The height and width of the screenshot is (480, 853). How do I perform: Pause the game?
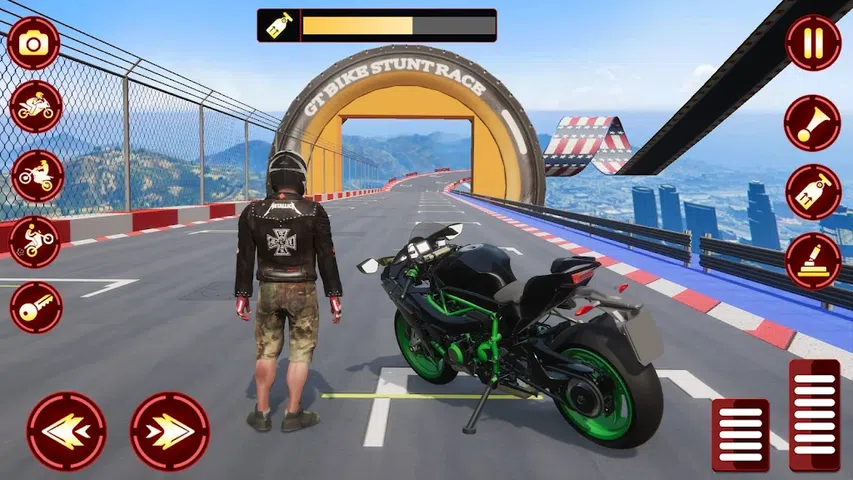point(812,43)
